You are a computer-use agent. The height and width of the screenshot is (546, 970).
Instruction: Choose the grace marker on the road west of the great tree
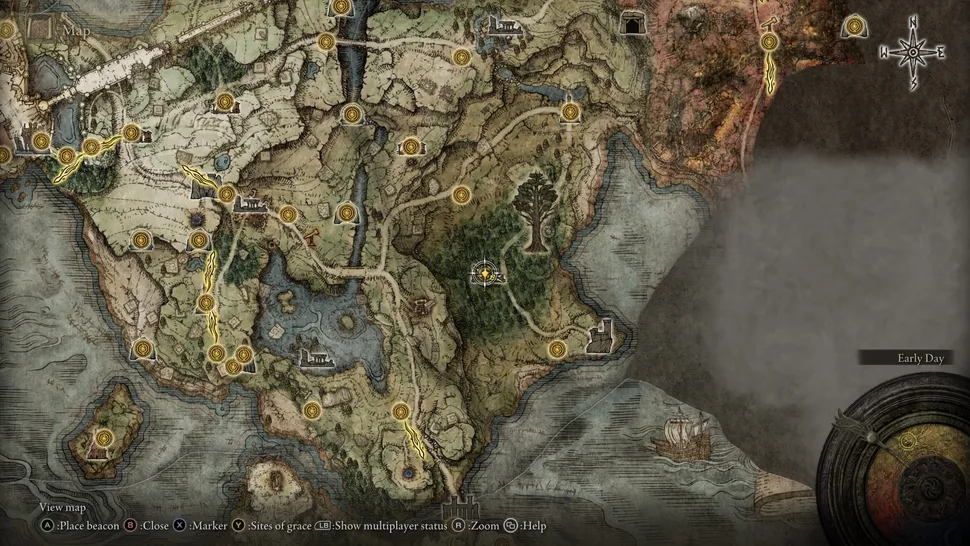click(x=461, y=194)
